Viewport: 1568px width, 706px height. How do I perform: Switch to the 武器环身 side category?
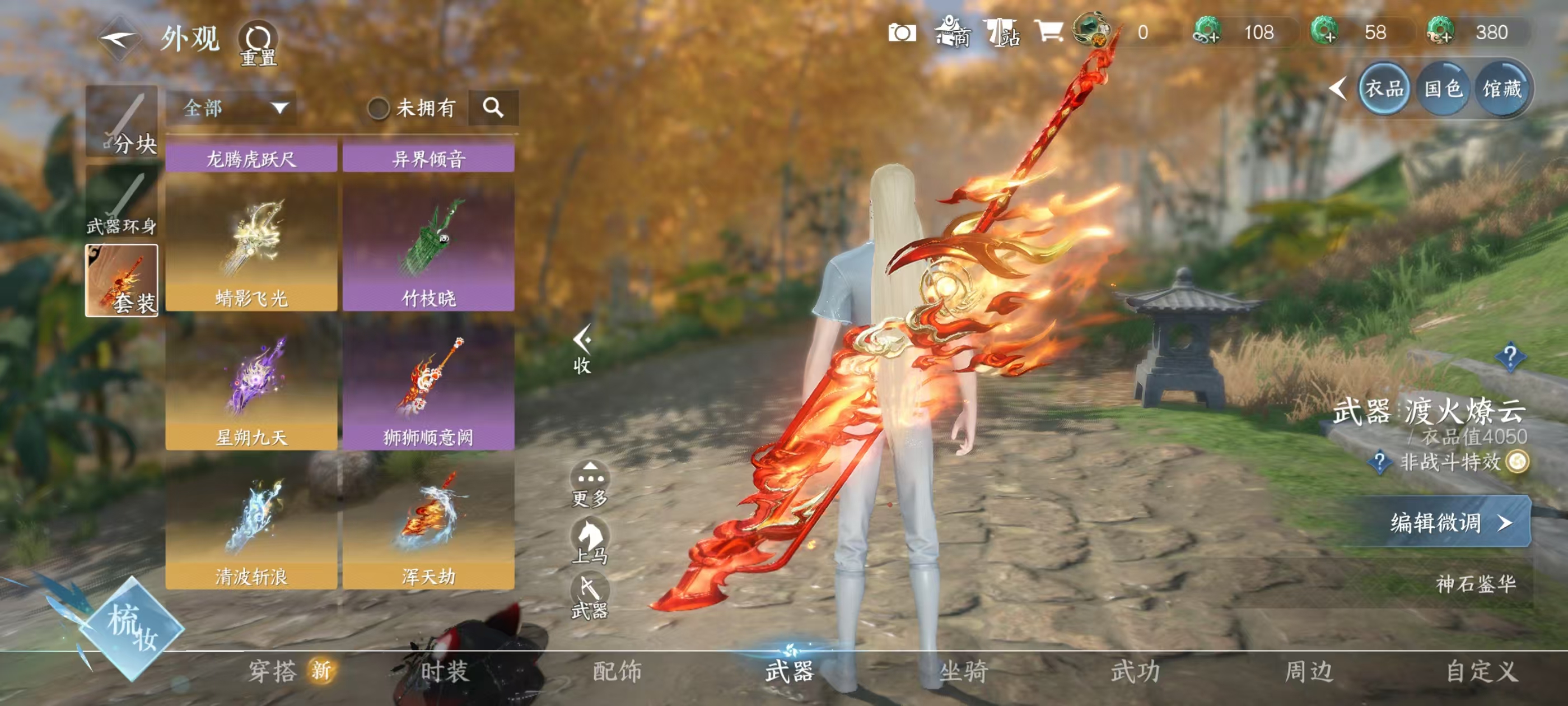[122, 202]
